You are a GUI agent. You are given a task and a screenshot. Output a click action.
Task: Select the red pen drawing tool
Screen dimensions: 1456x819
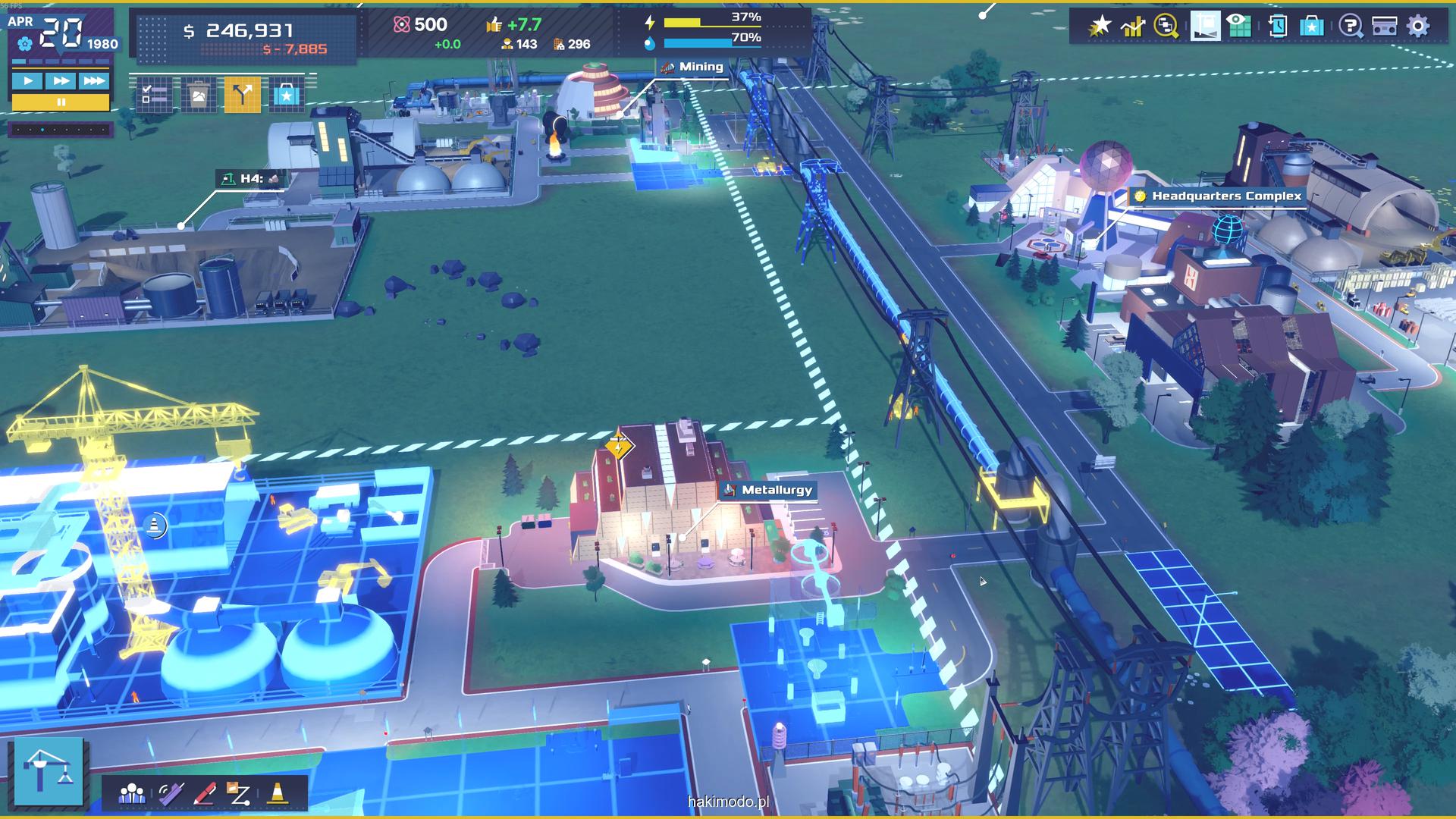click(205, 793)
